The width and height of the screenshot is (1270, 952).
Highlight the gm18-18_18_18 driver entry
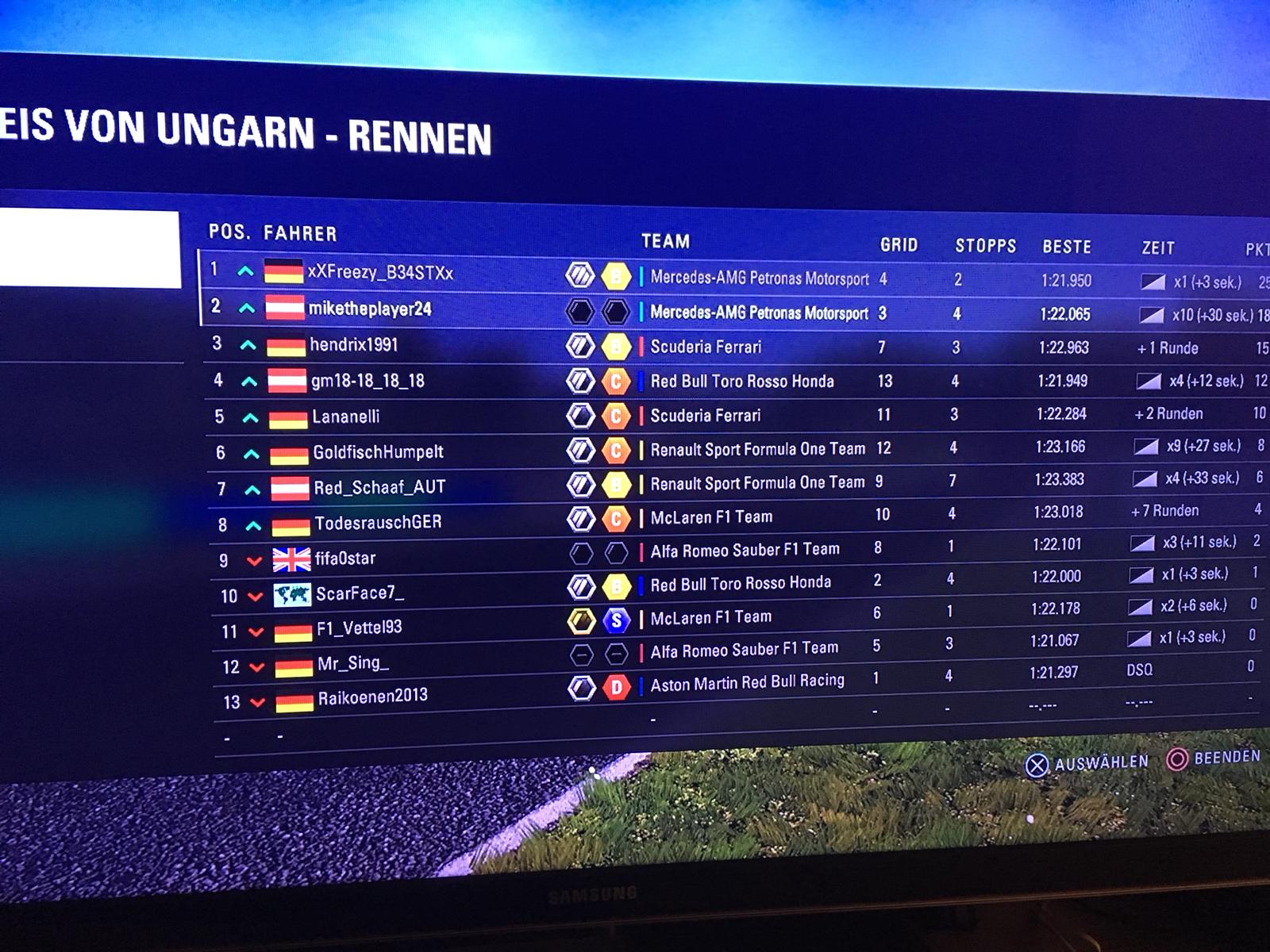[368, 381]
